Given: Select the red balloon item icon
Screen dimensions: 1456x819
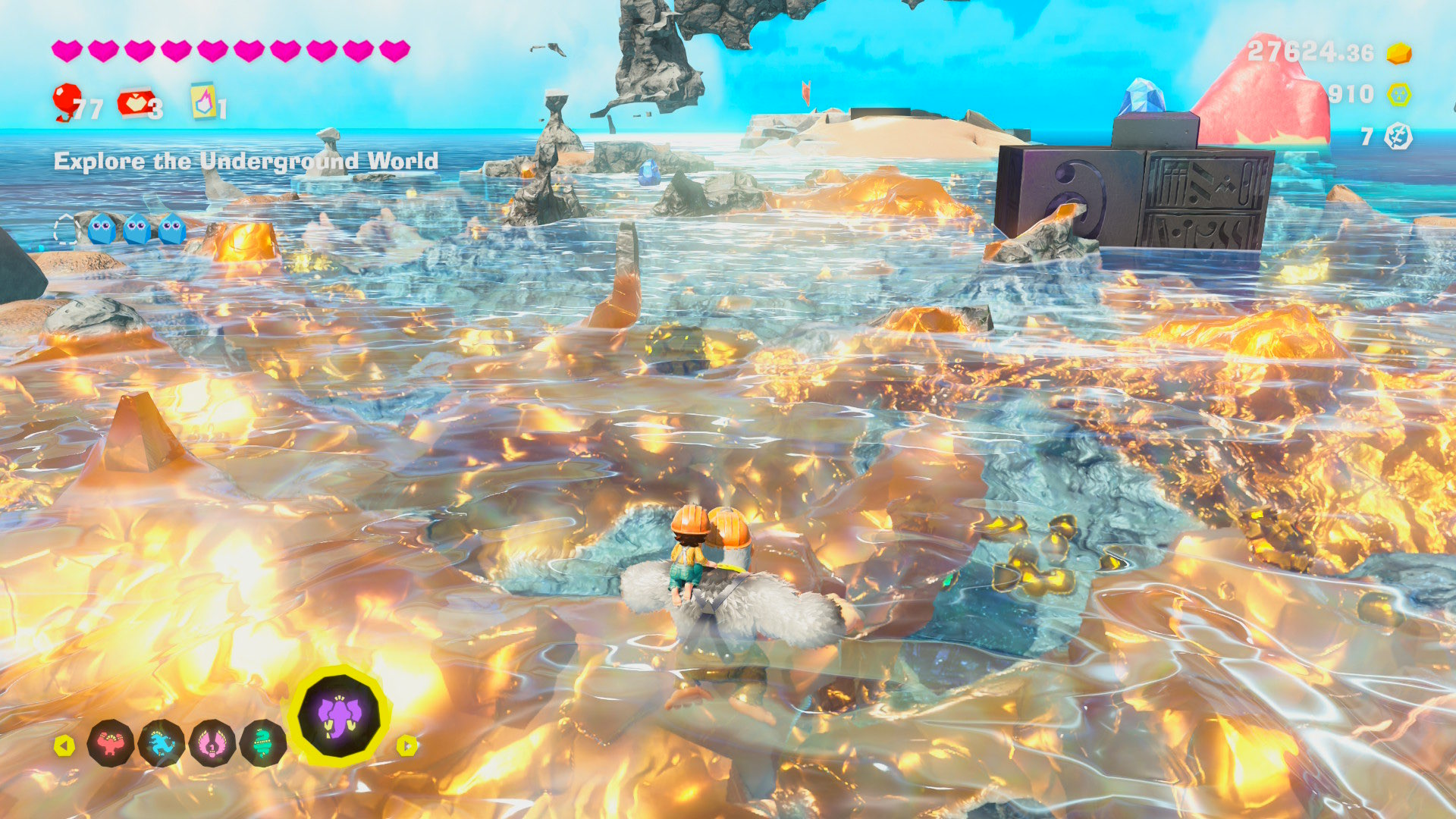Looking at the screenshot, I should pos(67,101).
